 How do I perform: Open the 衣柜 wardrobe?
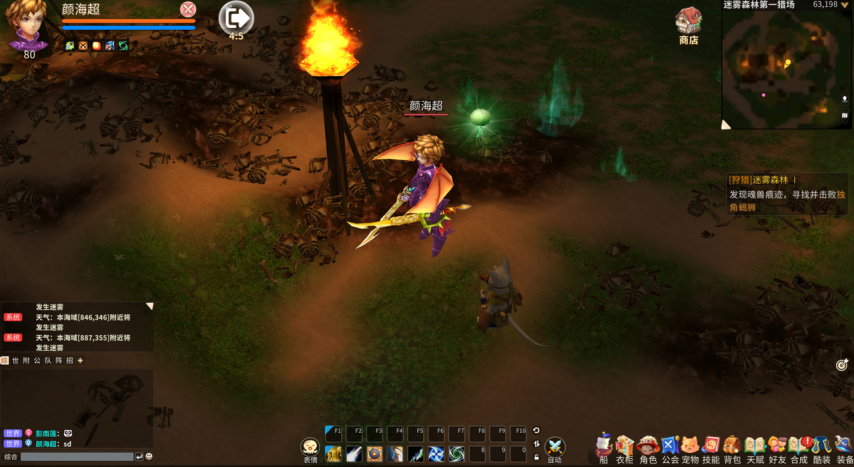pyautogui.click(x=625, y=446)
